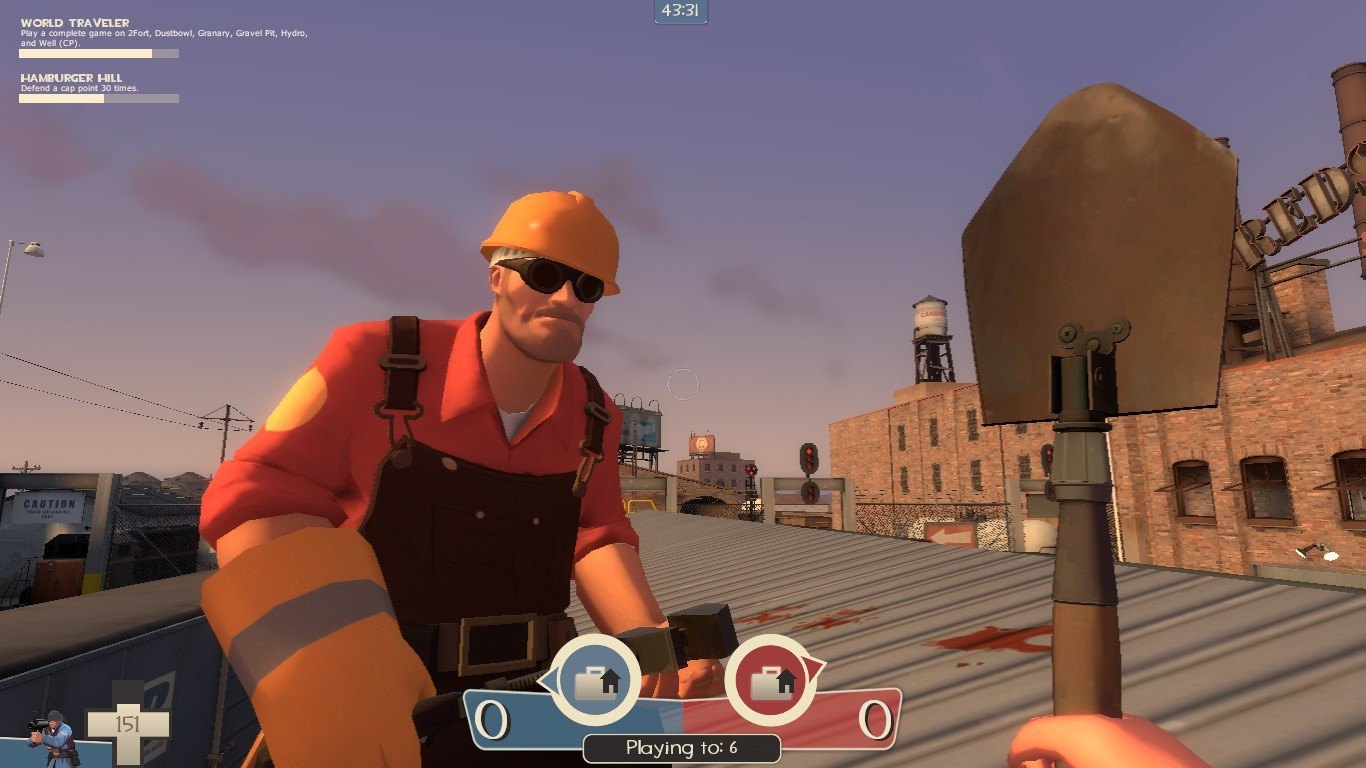This screenshot has width=1366, height=768.
Task: Click the BLU intelligence briefcase icon
Action: [597, 681]
